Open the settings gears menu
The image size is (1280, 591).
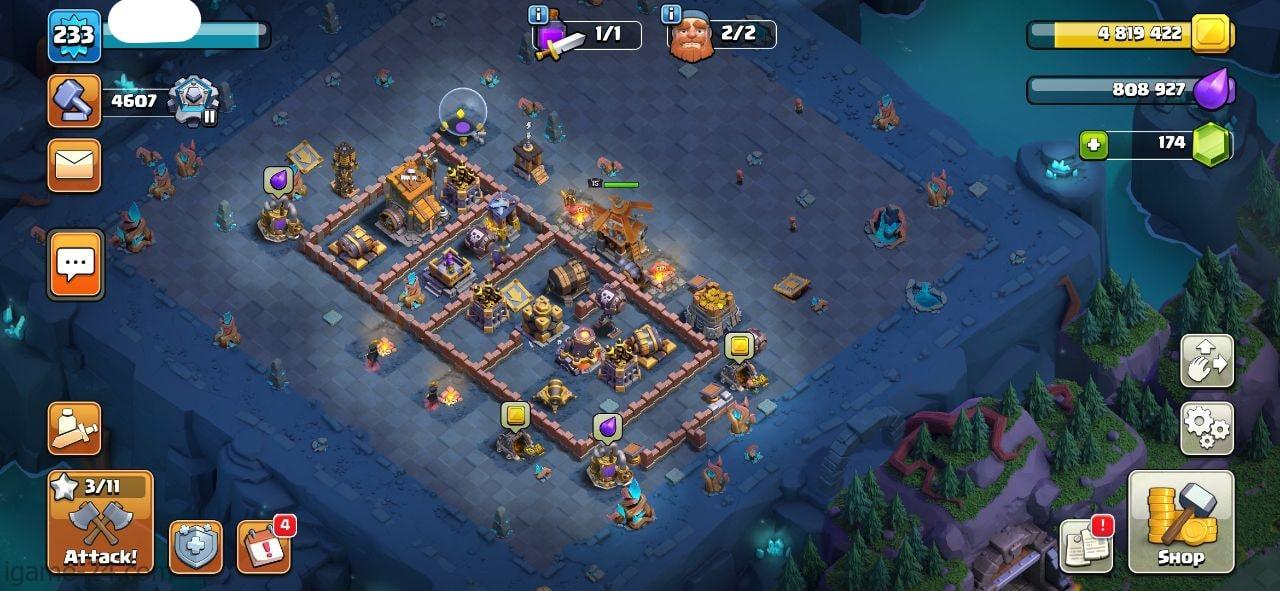[1206, 429]
